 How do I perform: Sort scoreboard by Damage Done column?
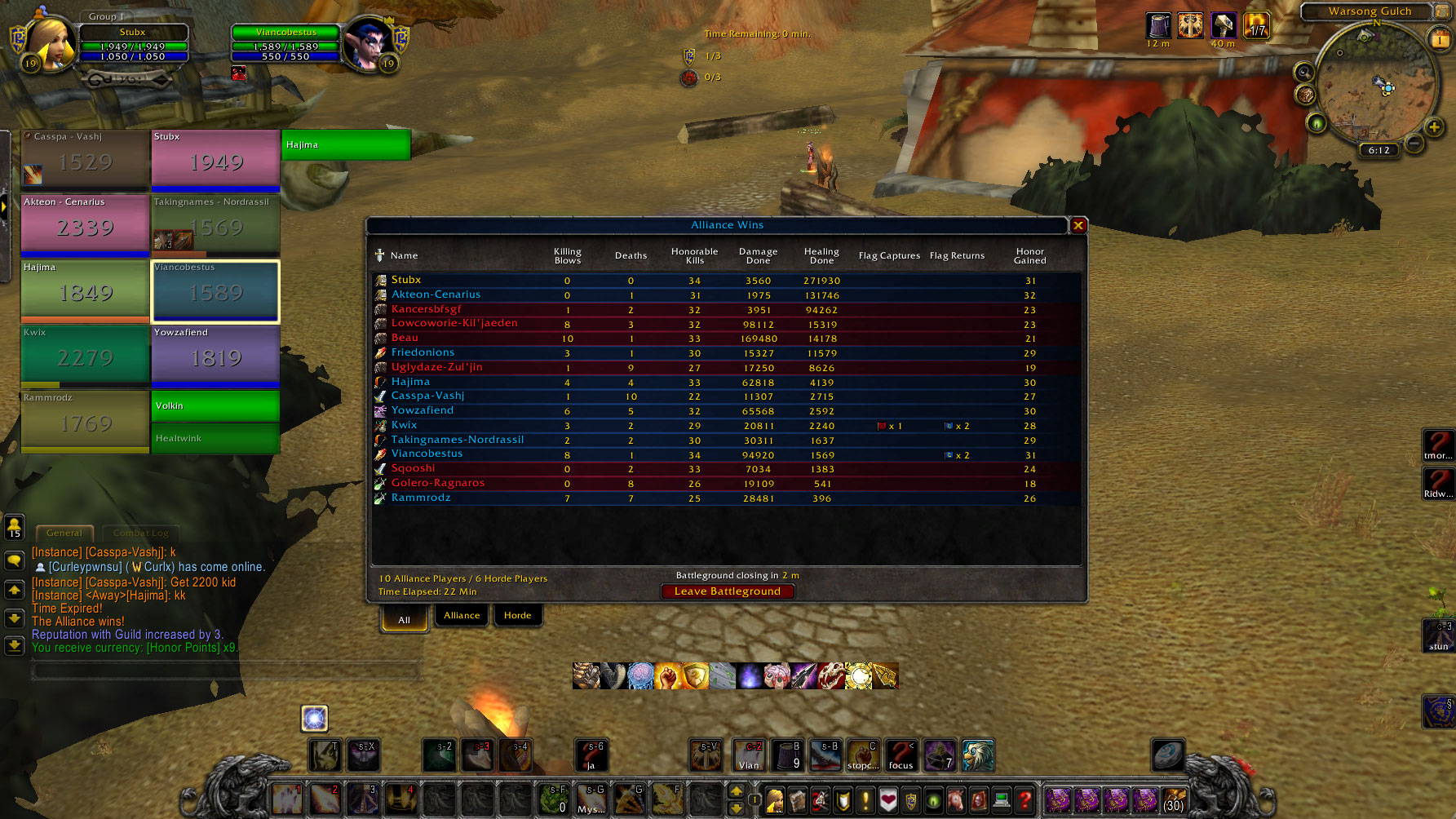(758, 256)
